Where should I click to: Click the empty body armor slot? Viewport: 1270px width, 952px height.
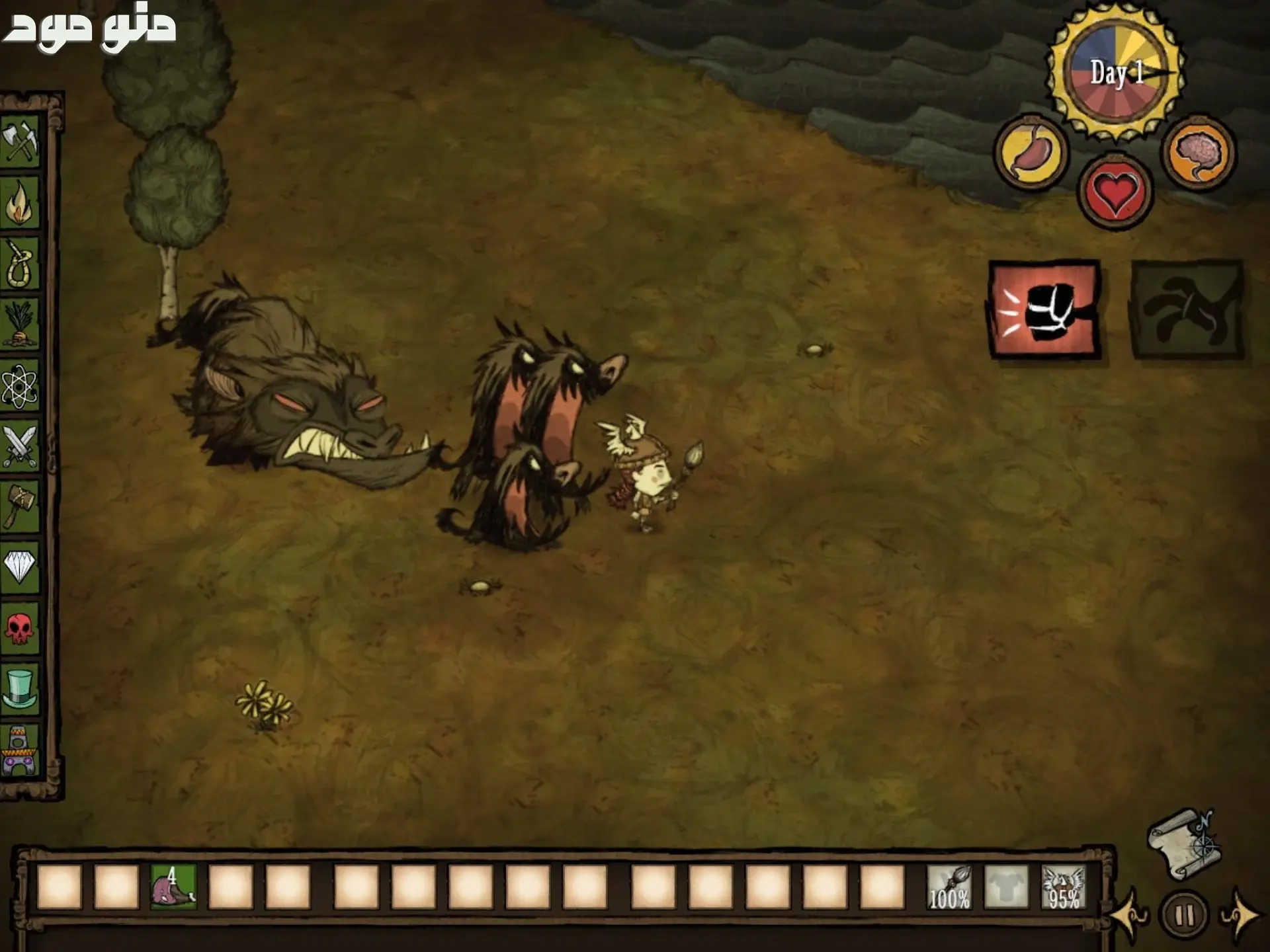click(x=1006, y=887)
